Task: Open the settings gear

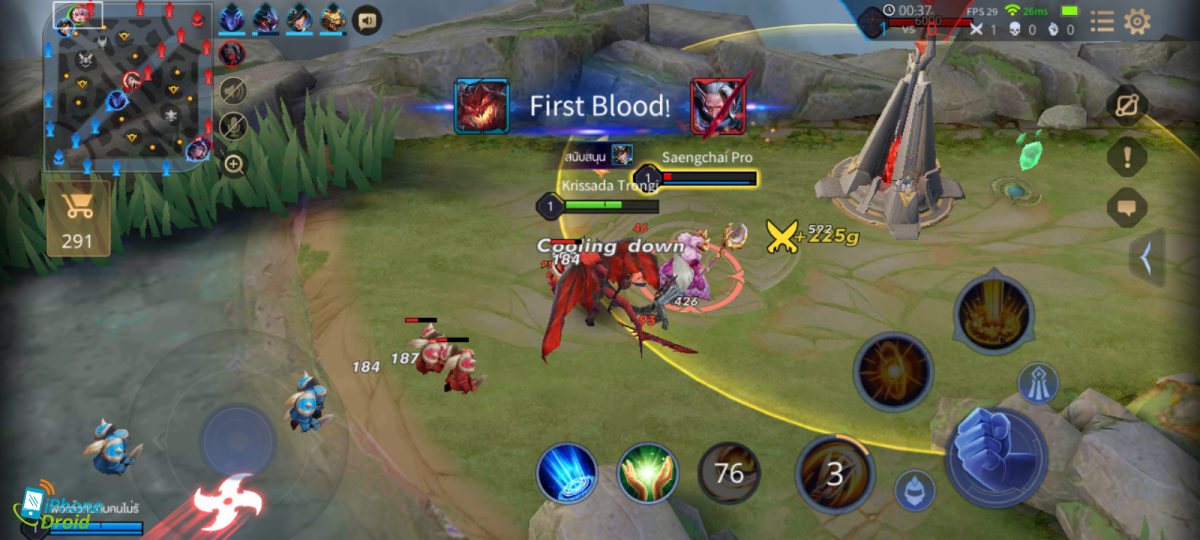Action: 1137,22
